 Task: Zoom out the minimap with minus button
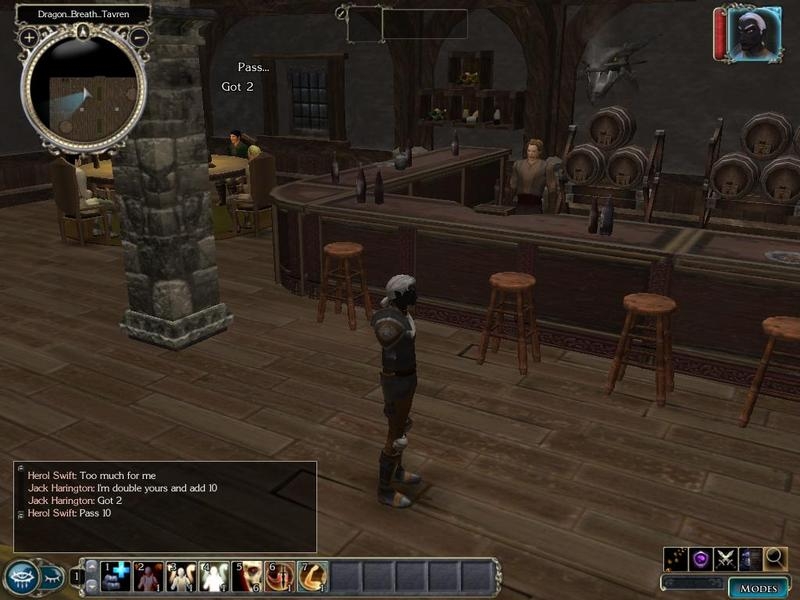140,37
